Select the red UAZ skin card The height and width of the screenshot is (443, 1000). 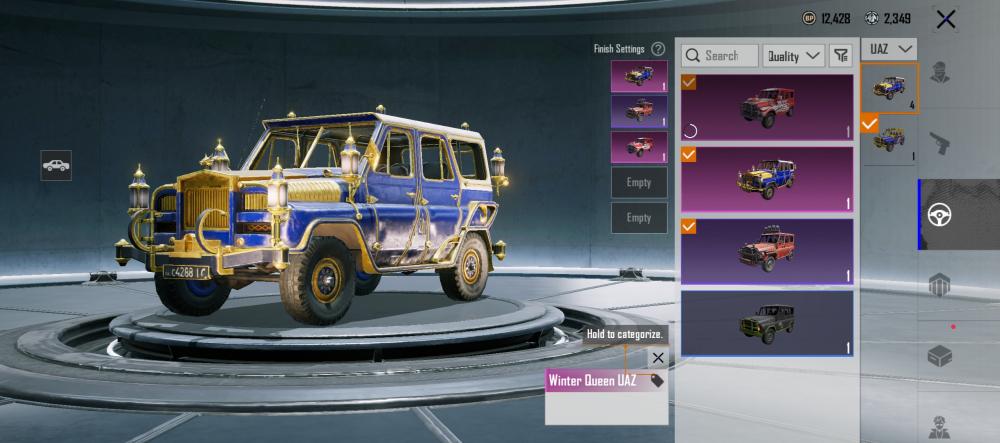(767, 106)
